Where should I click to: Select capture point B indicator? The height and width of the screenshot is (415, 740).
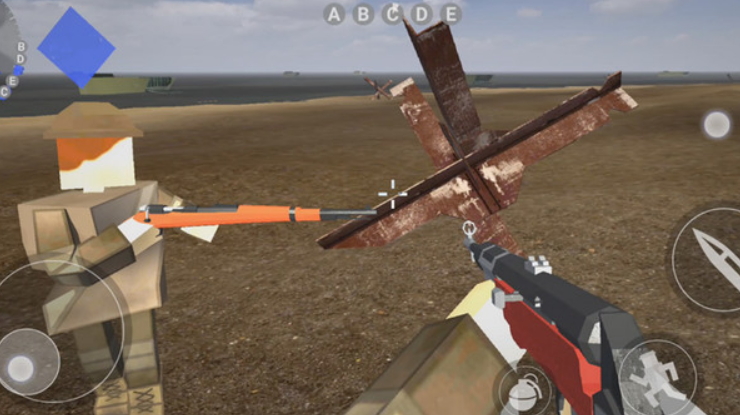[x=363, y=14]
